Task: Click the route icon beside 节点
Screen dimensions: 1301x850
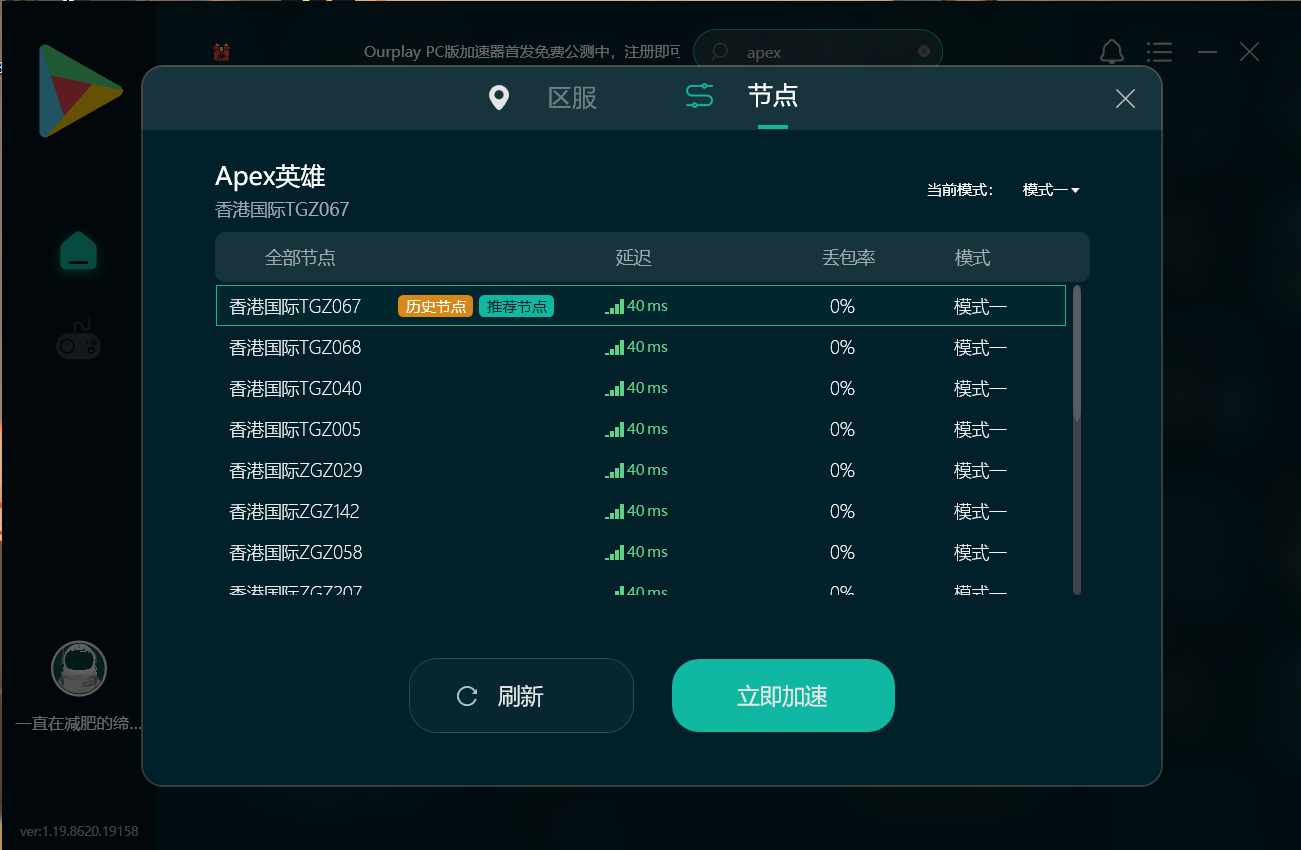Action: point(699,96)
